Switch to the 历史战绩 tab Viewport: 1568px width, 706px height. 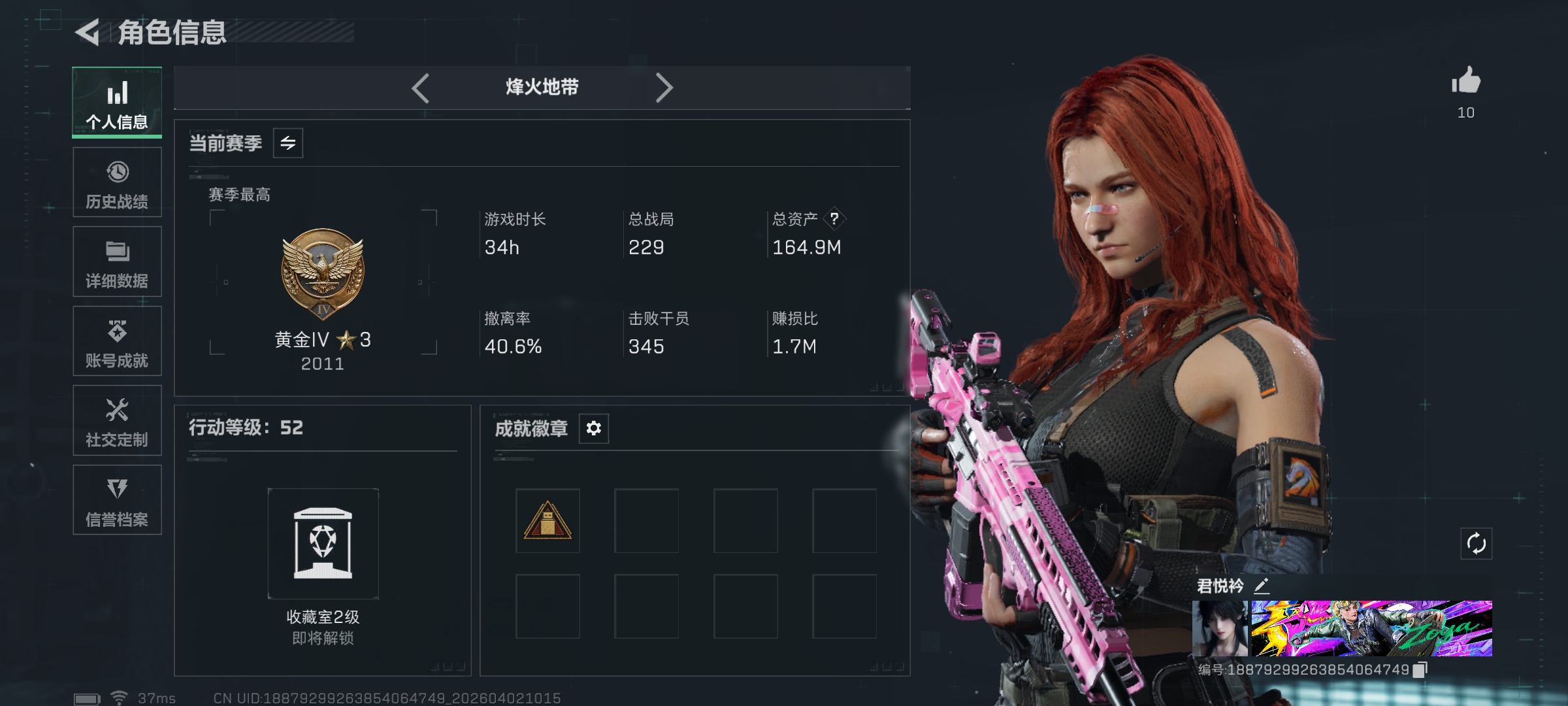[x=117, y=182]
